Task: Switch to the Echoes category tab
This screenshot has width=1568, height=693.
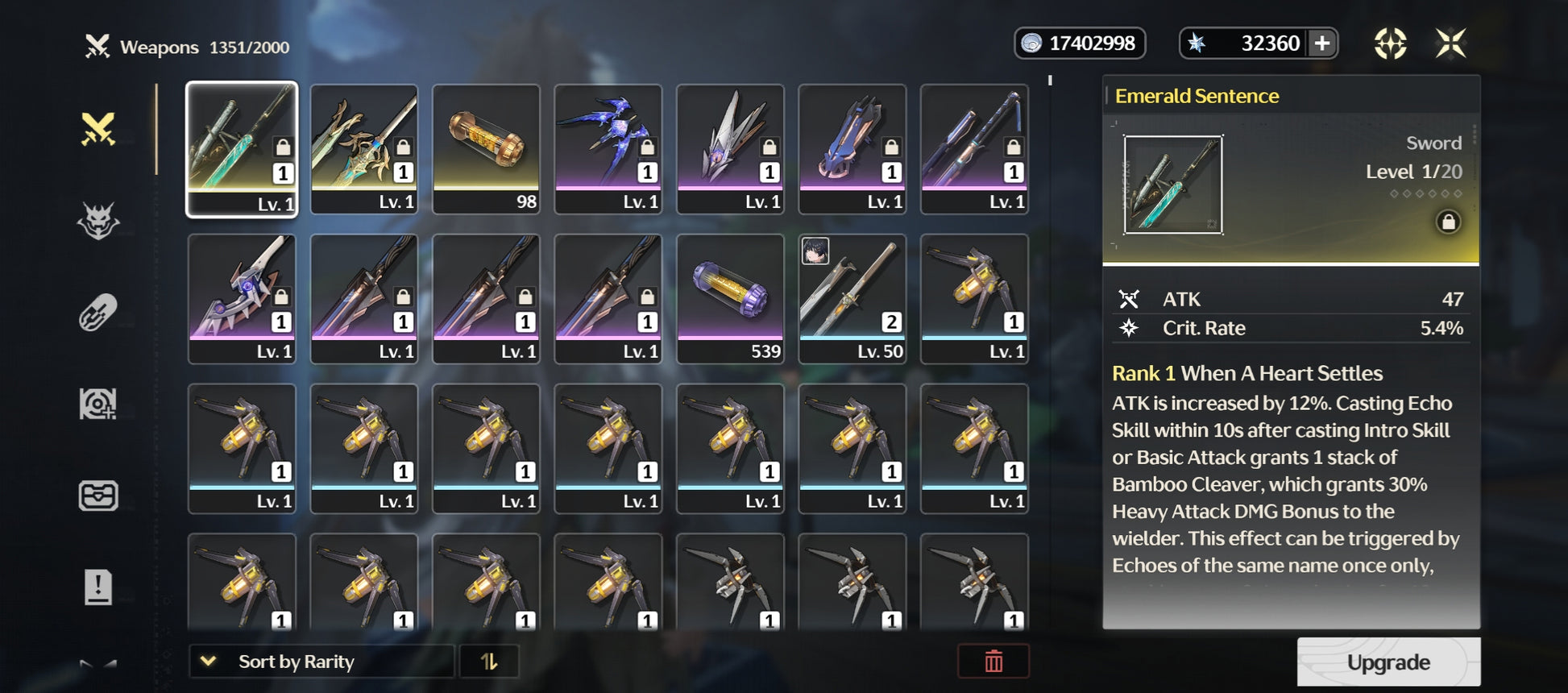Action: point(98,220)
